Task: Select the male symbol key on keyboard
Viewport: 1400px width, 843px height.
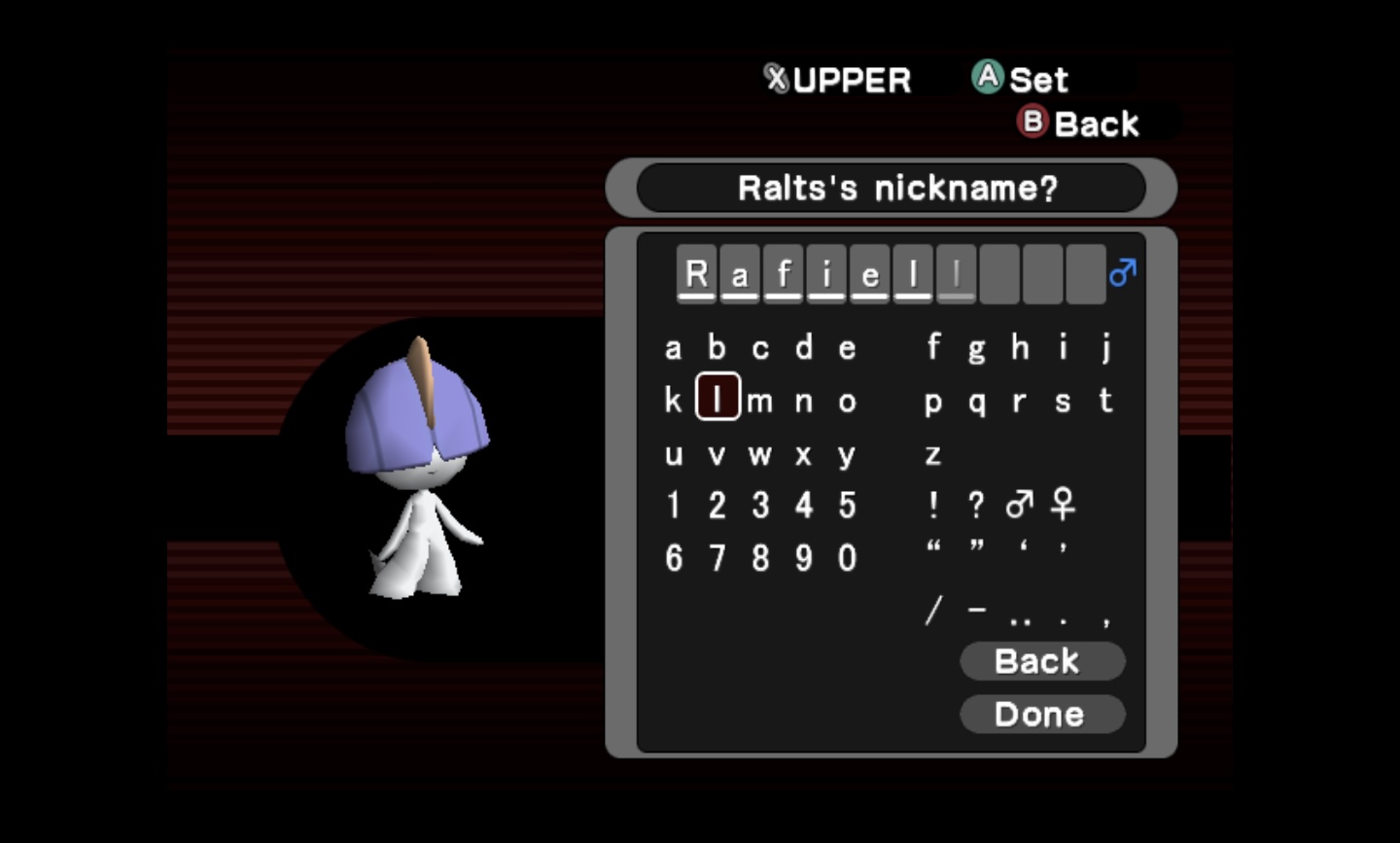Action: coord(1019,505)
